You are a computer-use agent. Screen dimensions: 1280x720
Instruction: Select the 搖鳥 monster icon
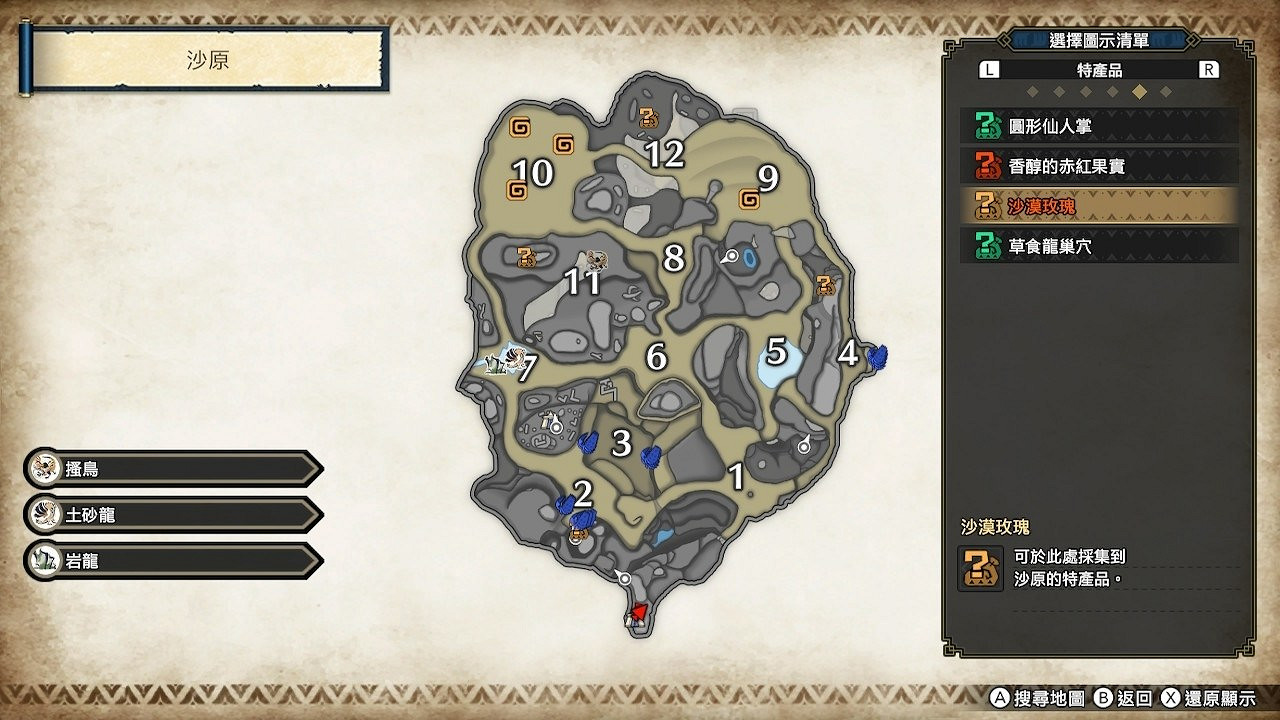45,467
